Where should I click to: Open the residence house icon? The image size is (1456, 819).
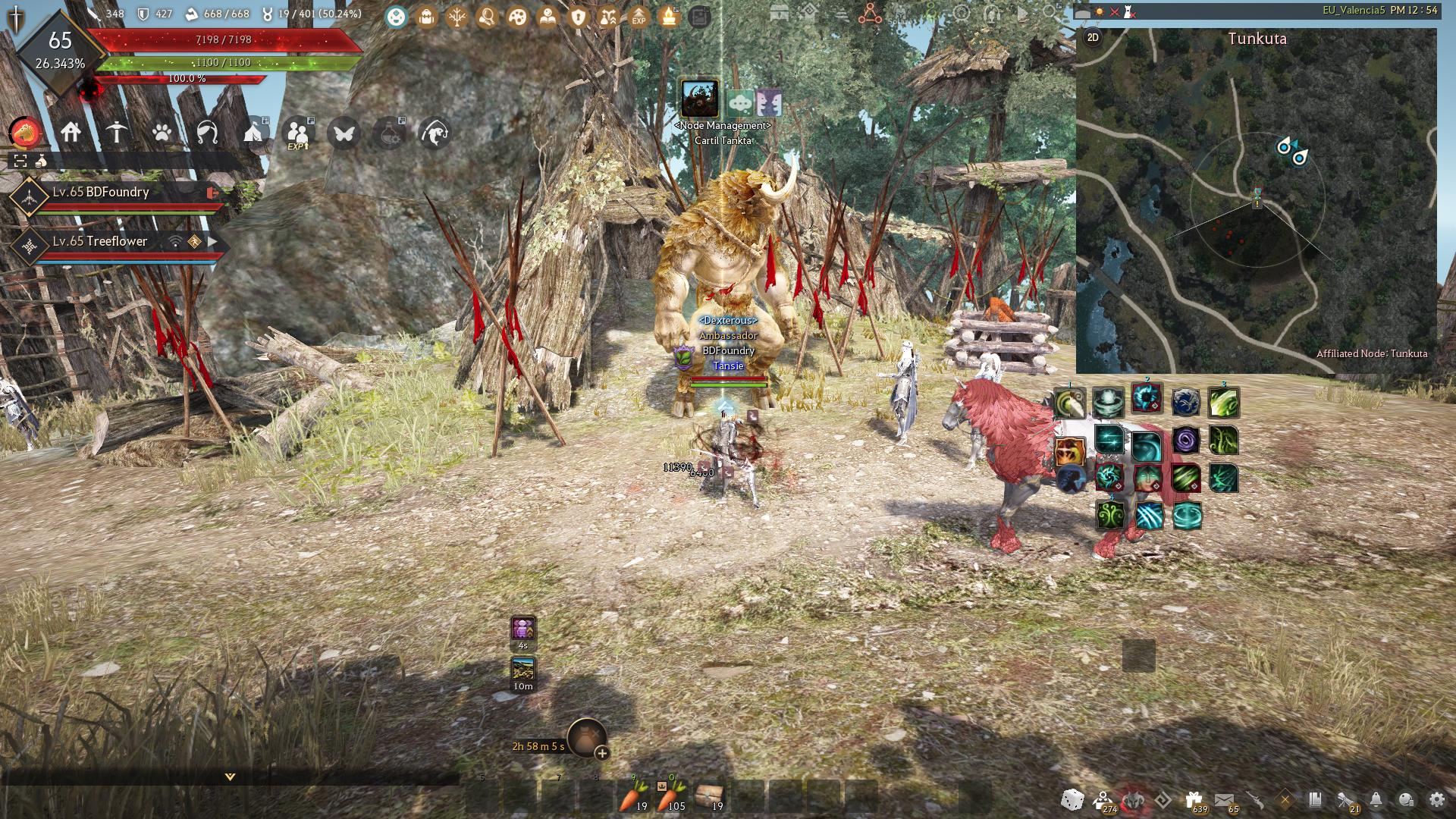(71, 133)
